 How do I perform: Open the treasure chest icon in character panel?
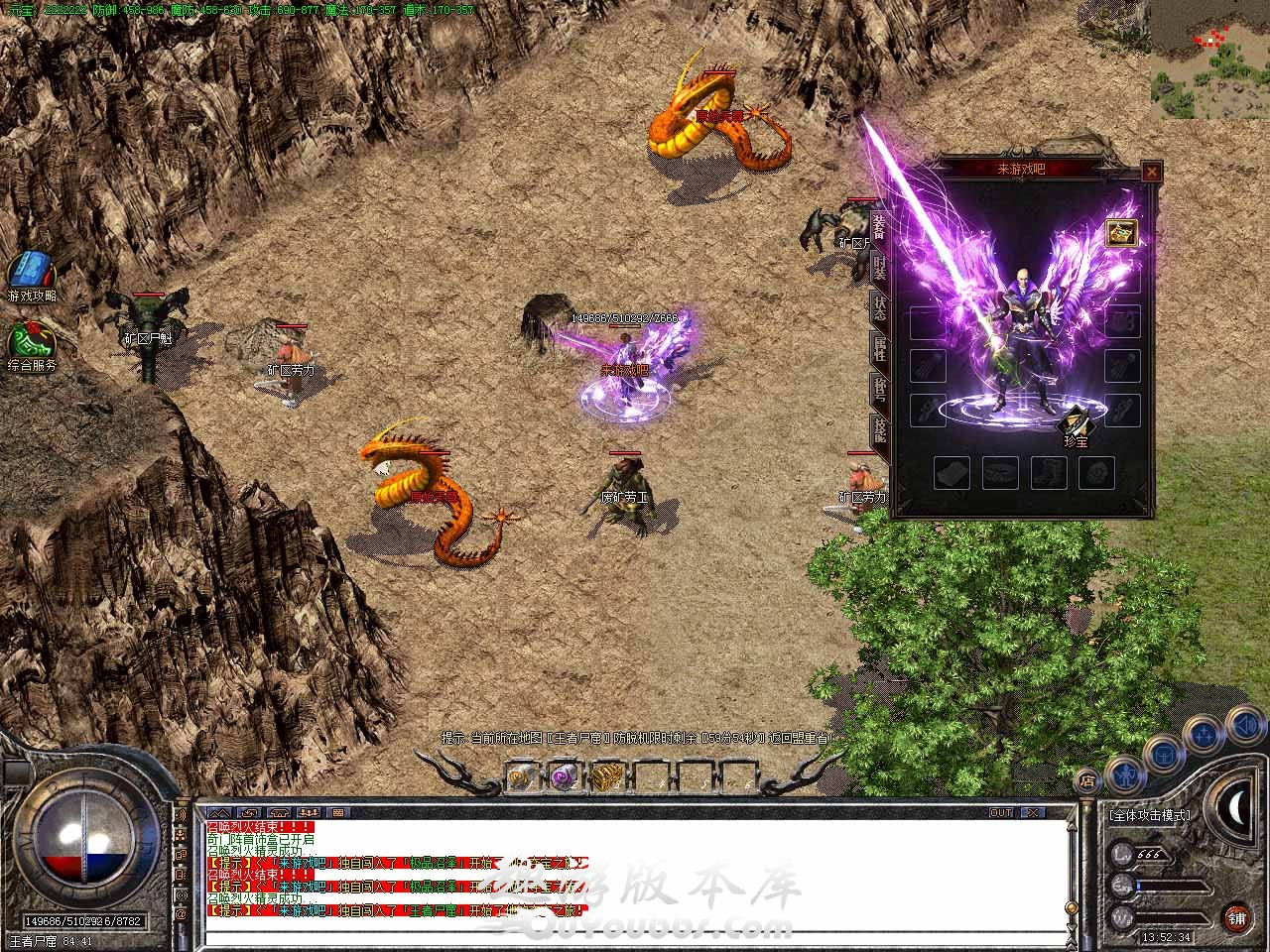pos(1122,233)
